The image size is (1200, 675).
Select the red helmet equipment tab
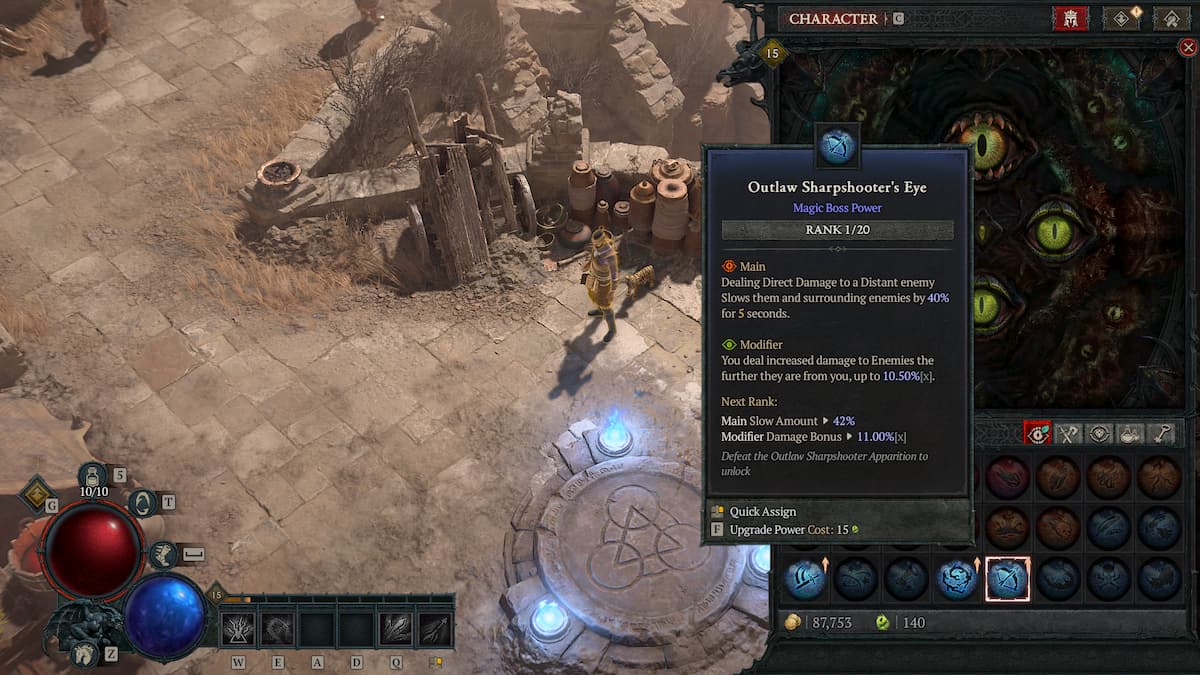(1070, 19)
